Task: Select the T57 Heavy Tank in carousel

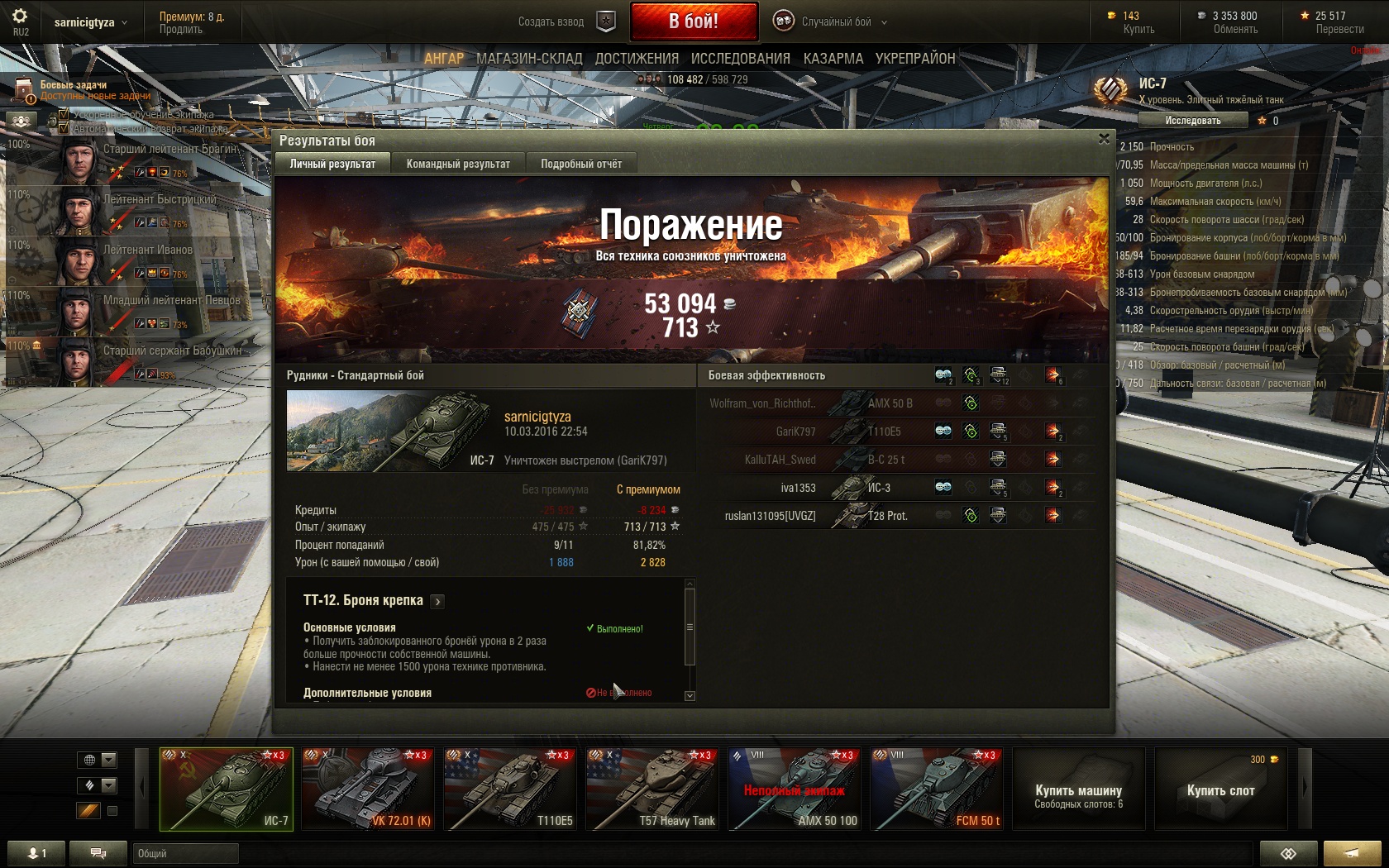Action: (x=652, y=789)
